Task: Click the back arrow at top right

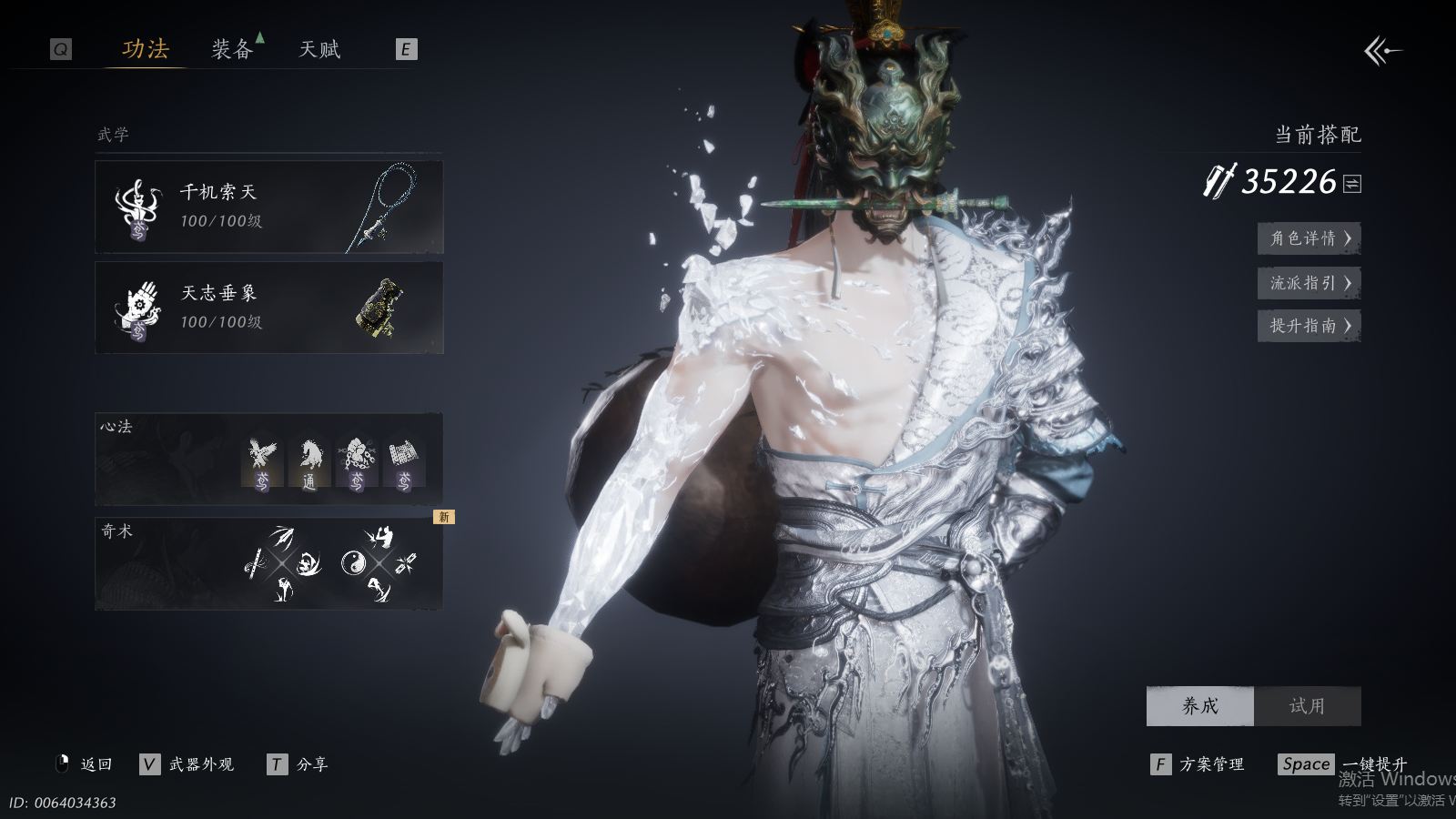Action: point(1382,51)
